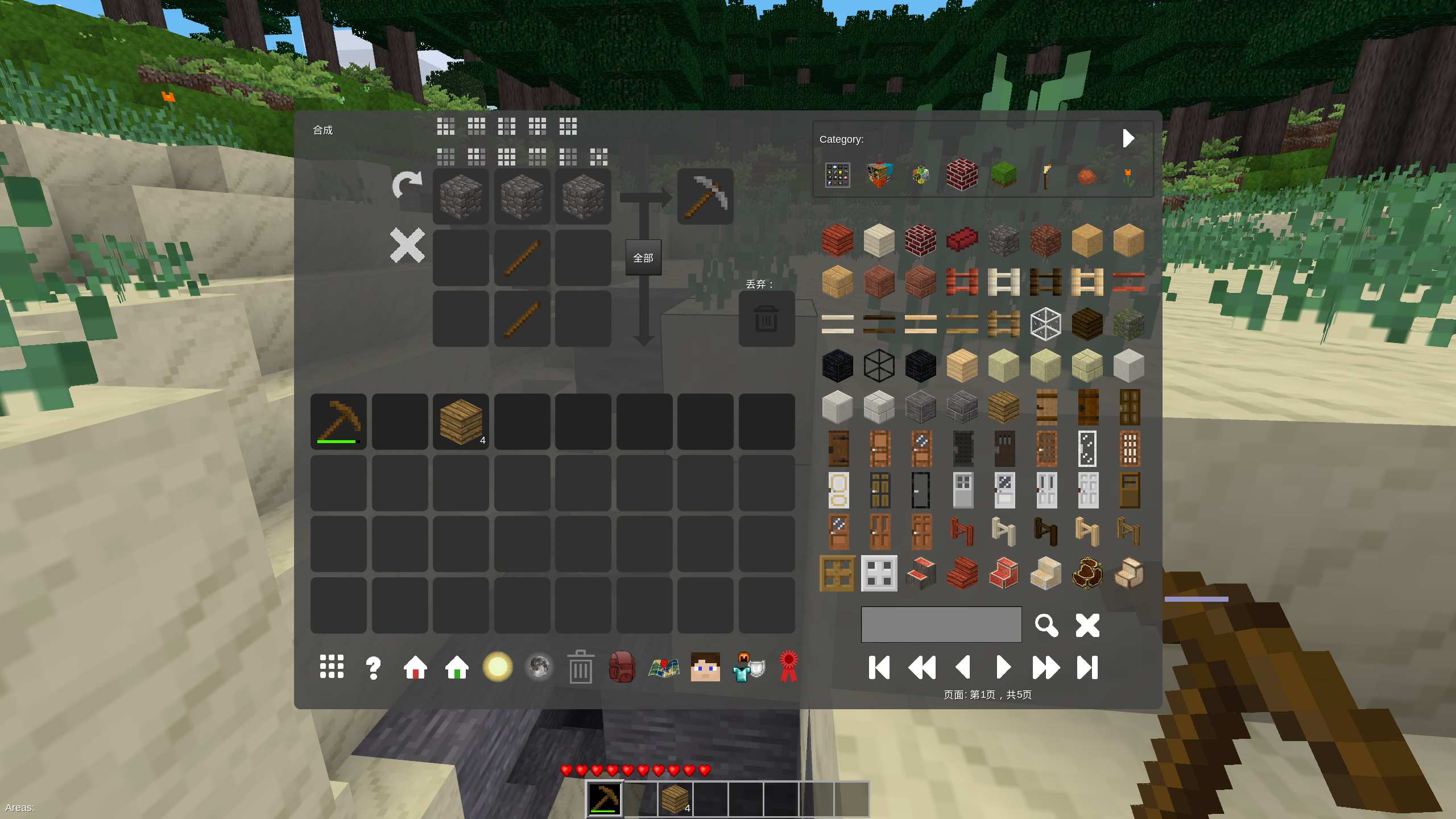Switch to the brick blocks category
1456x819 pixels.
pyautogui.click(x=962, y=175)
